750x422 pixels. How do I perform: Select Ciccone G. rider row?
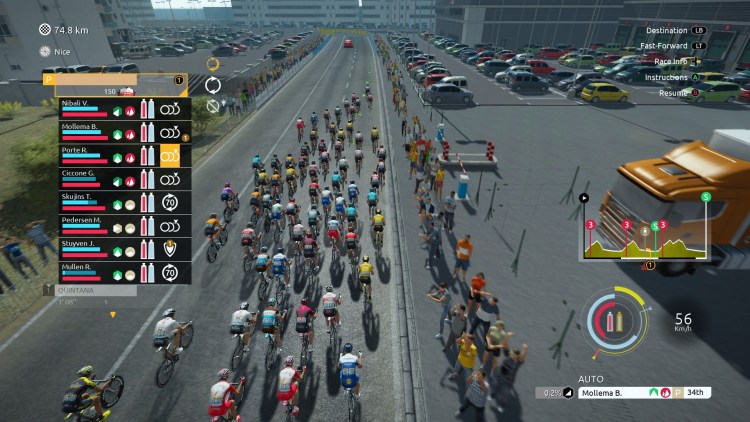[x=82, y=177]
